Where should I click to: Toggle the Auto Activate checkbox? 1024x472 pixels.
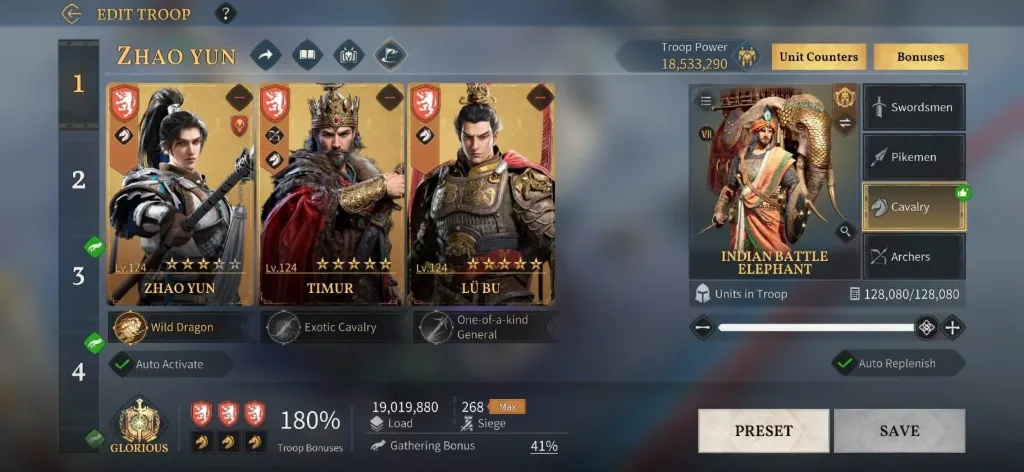click(123, 365)
